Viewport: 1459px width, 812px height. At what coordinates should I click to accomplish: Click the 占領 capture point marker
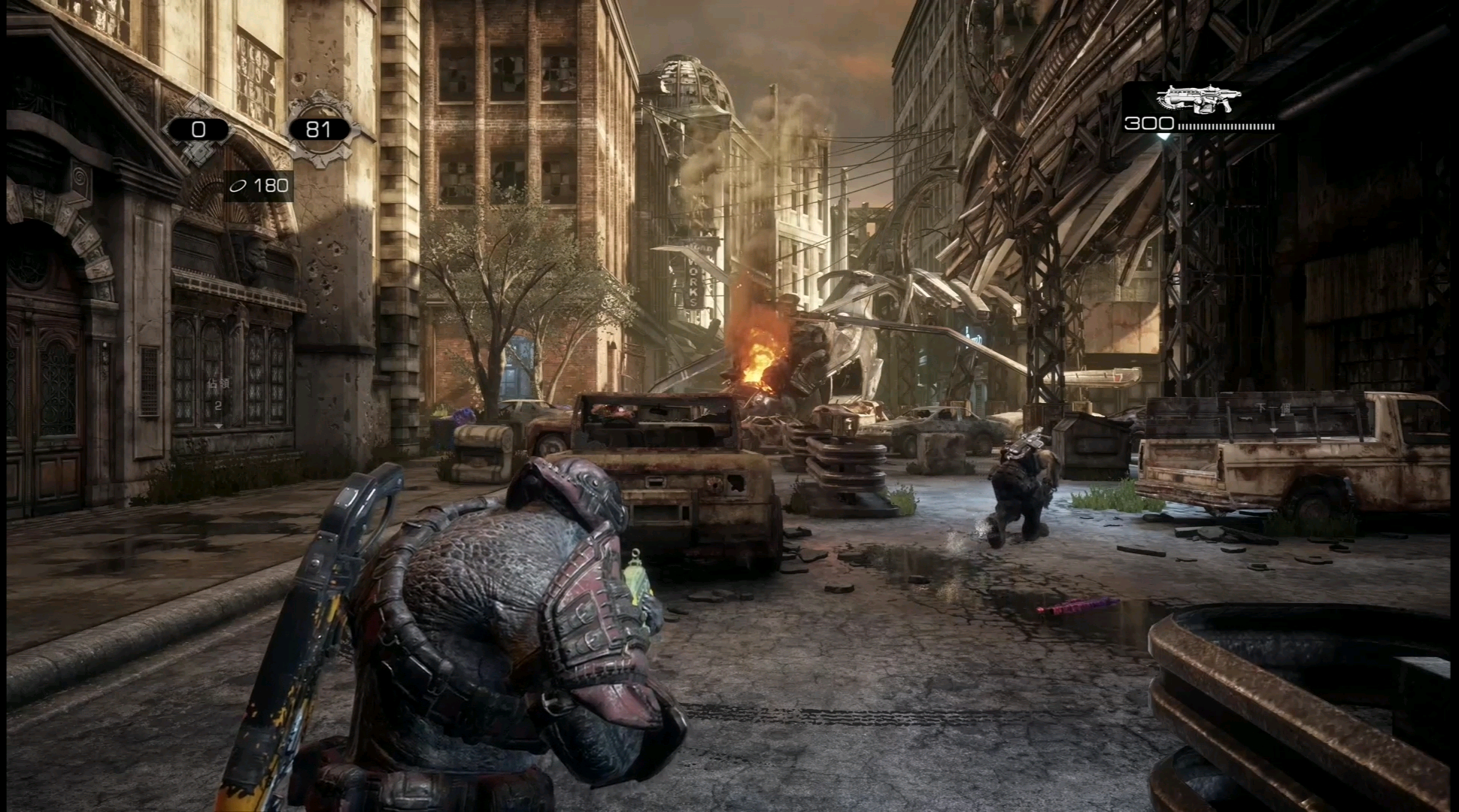[218, 392]
